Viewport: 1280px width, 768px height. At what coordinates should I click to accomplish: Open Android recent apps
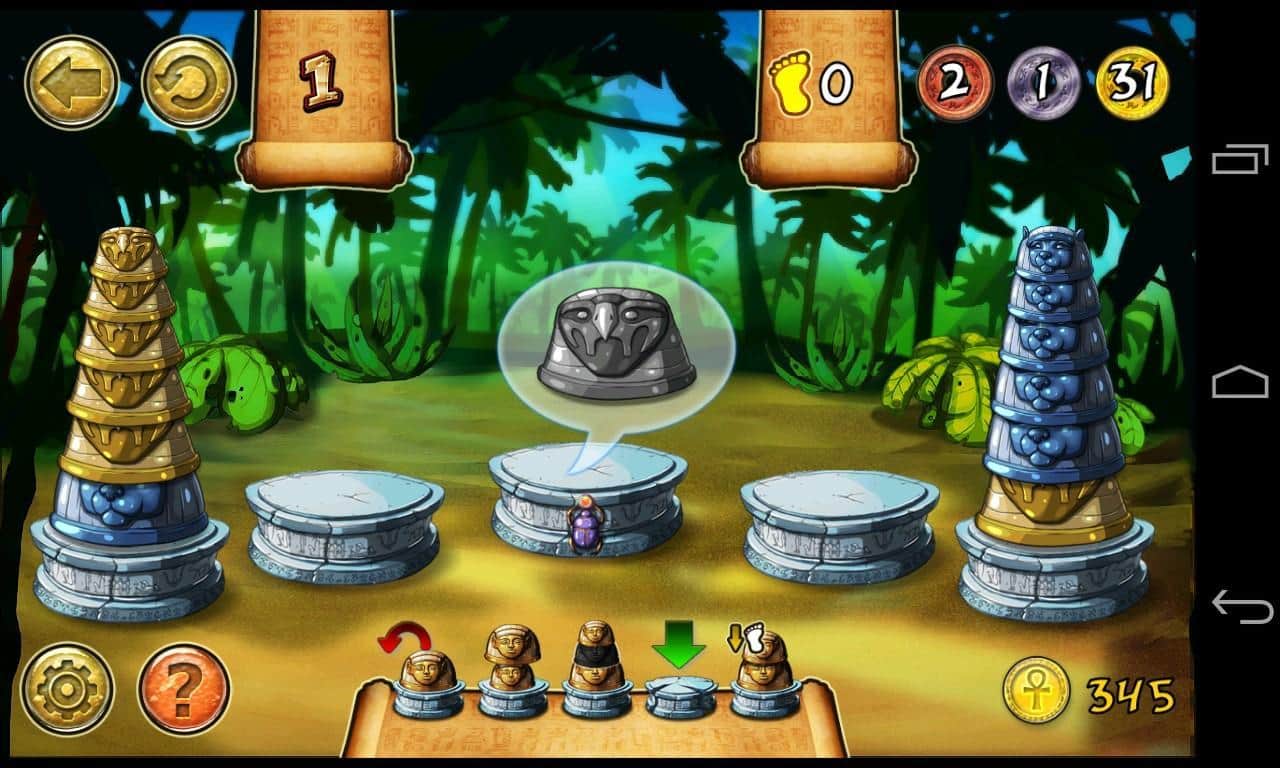pyautogui.click(x=1240, y=160)
